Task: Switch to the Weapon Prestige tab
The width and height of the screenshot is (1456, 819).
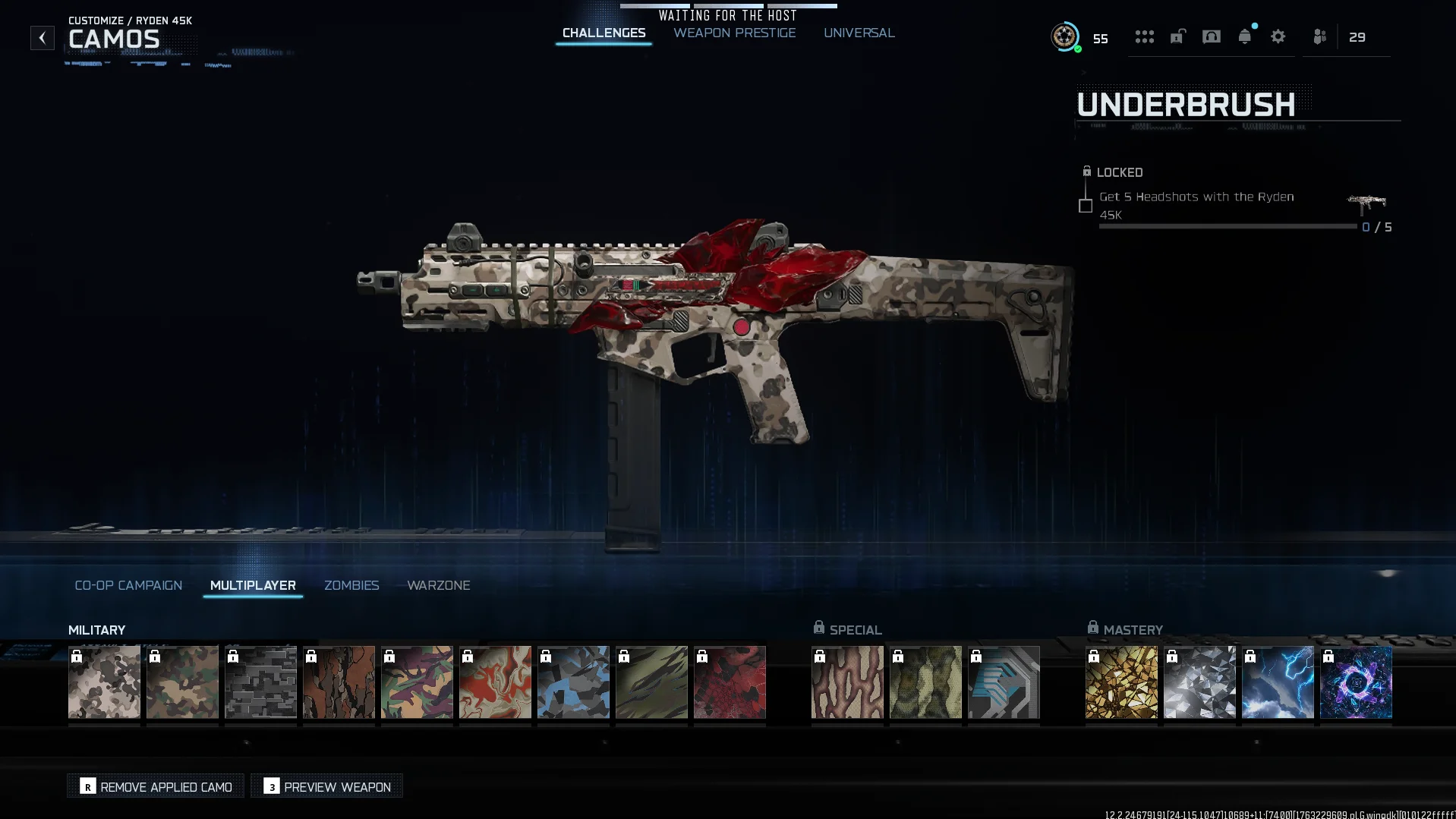Action: [734, 33]
